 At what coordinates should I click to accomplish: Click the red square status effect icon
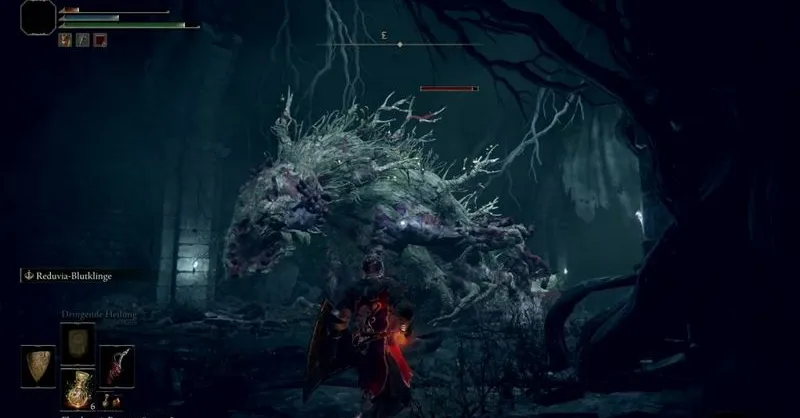[x=100, y=40]
